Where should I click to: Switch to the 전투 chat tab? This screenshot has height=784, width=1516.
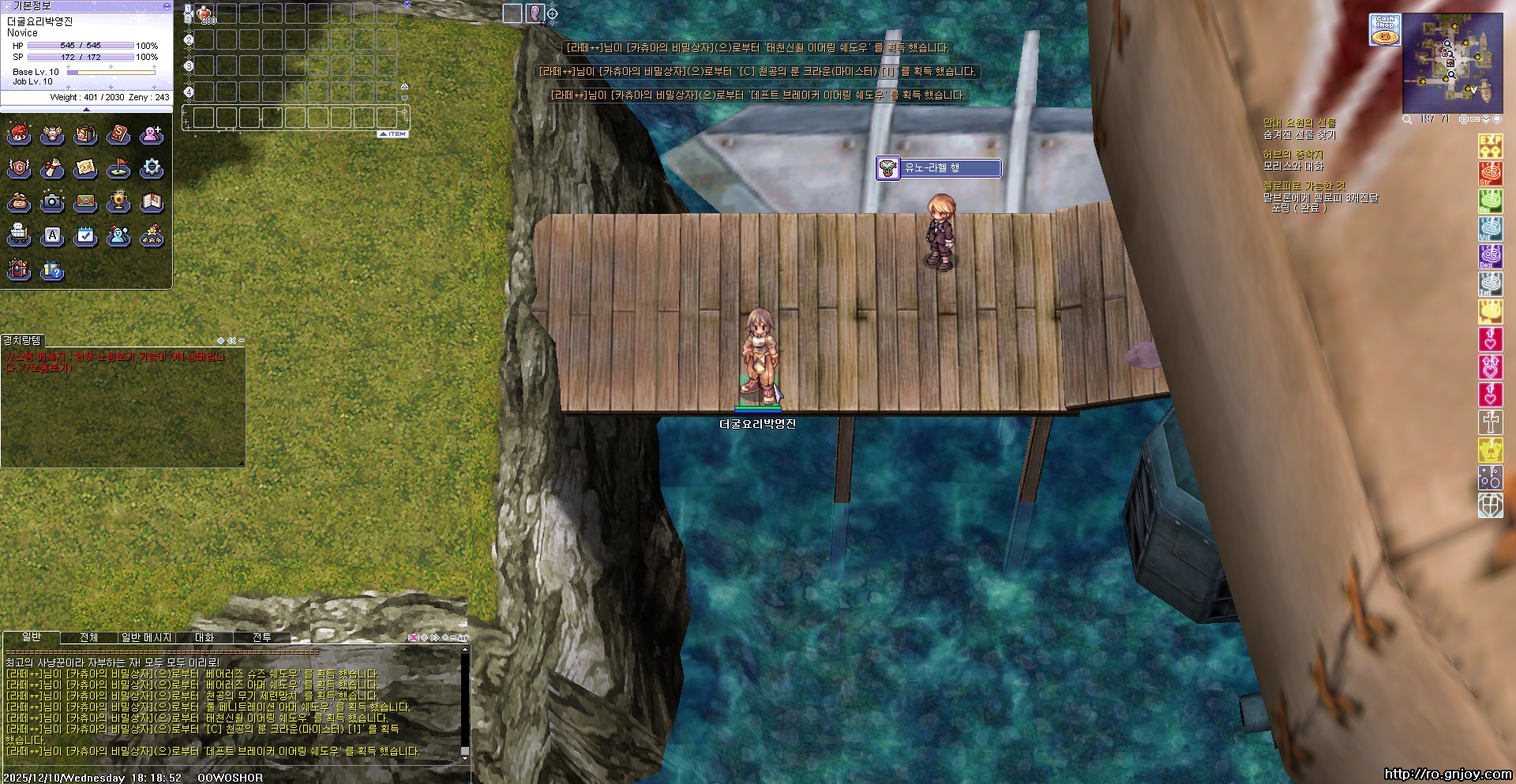coord(262,637)
